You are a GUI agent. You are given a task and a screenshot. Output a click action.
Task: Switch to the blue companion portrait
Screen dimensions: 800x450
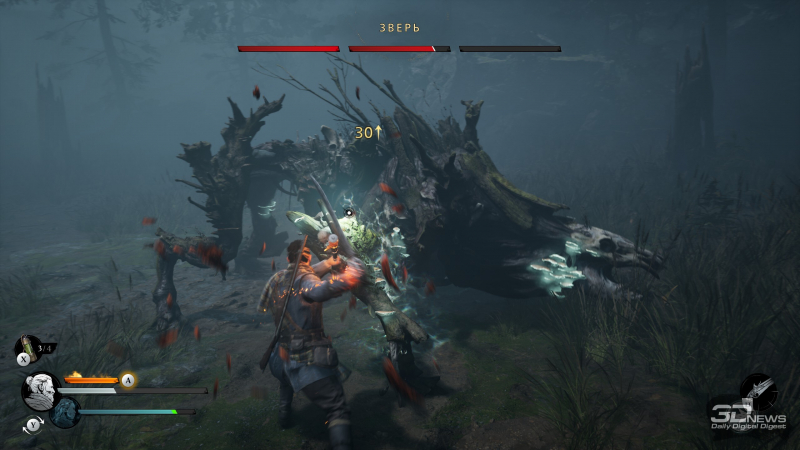coord(66,412)
